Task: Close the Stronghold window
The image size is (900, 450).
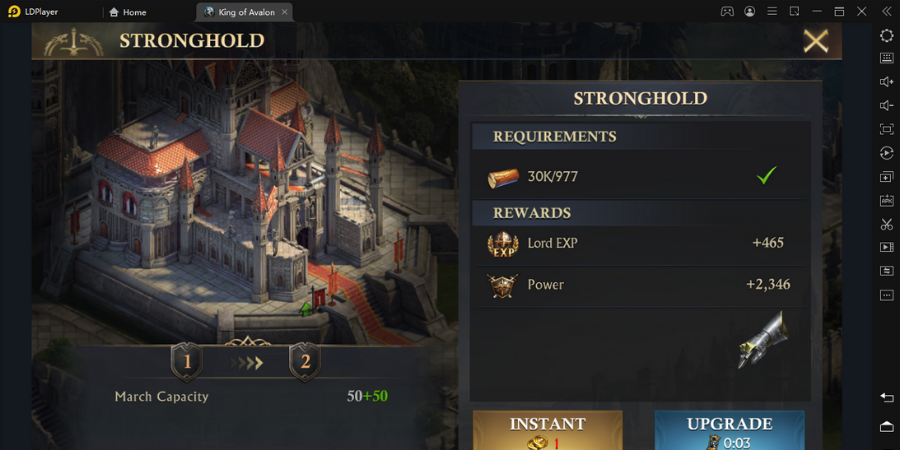Action: (x=816, y=41)
